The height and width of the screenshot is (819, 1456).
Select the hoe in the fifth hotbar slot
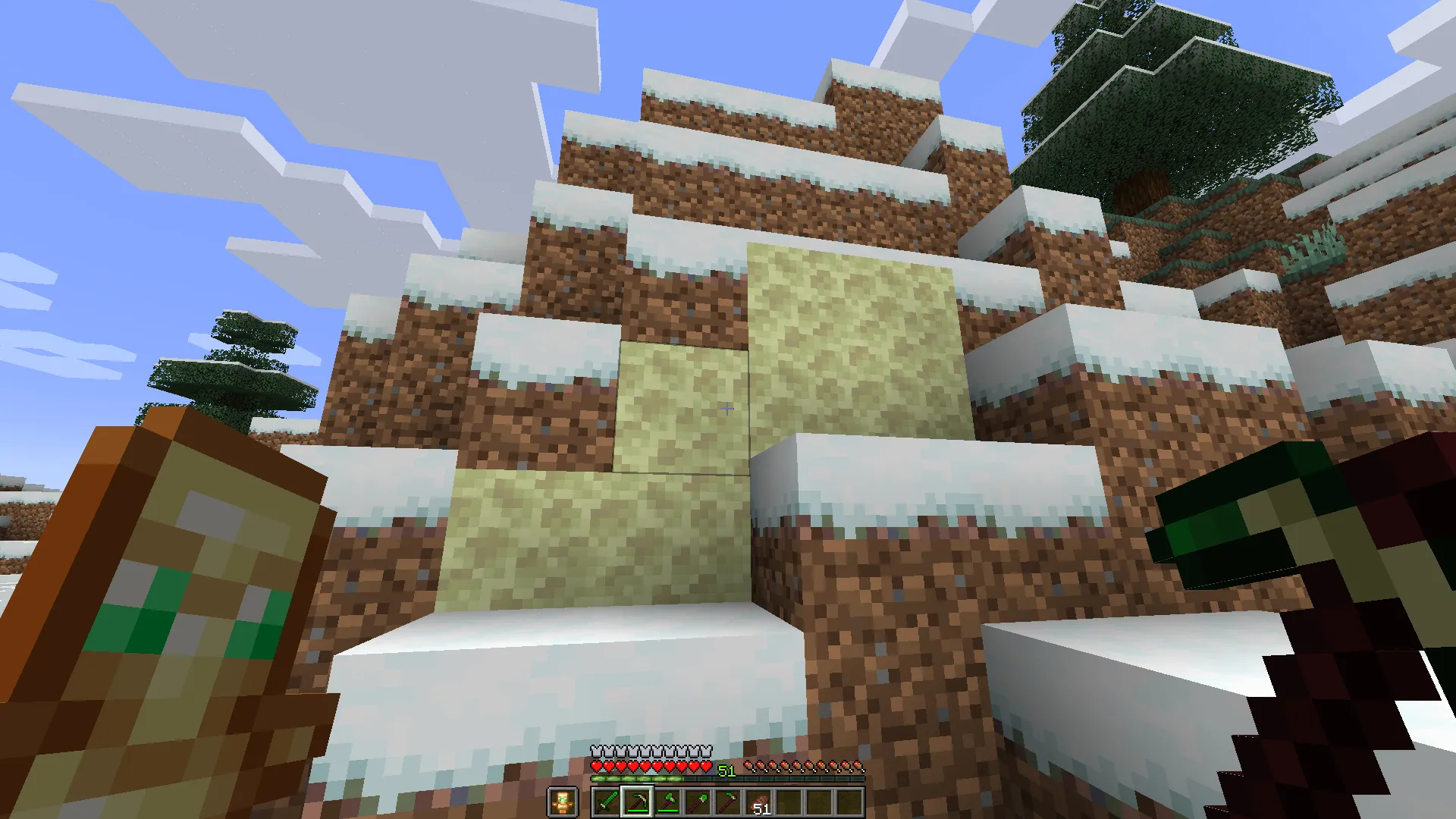pos(730,802)
